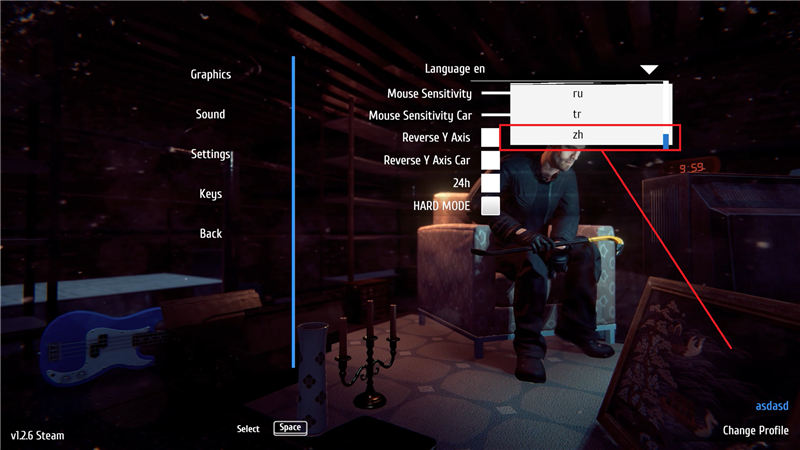Viewport: 800px width, 450px height.
Task: Open the Graphics settings
Action: point(210,75)
